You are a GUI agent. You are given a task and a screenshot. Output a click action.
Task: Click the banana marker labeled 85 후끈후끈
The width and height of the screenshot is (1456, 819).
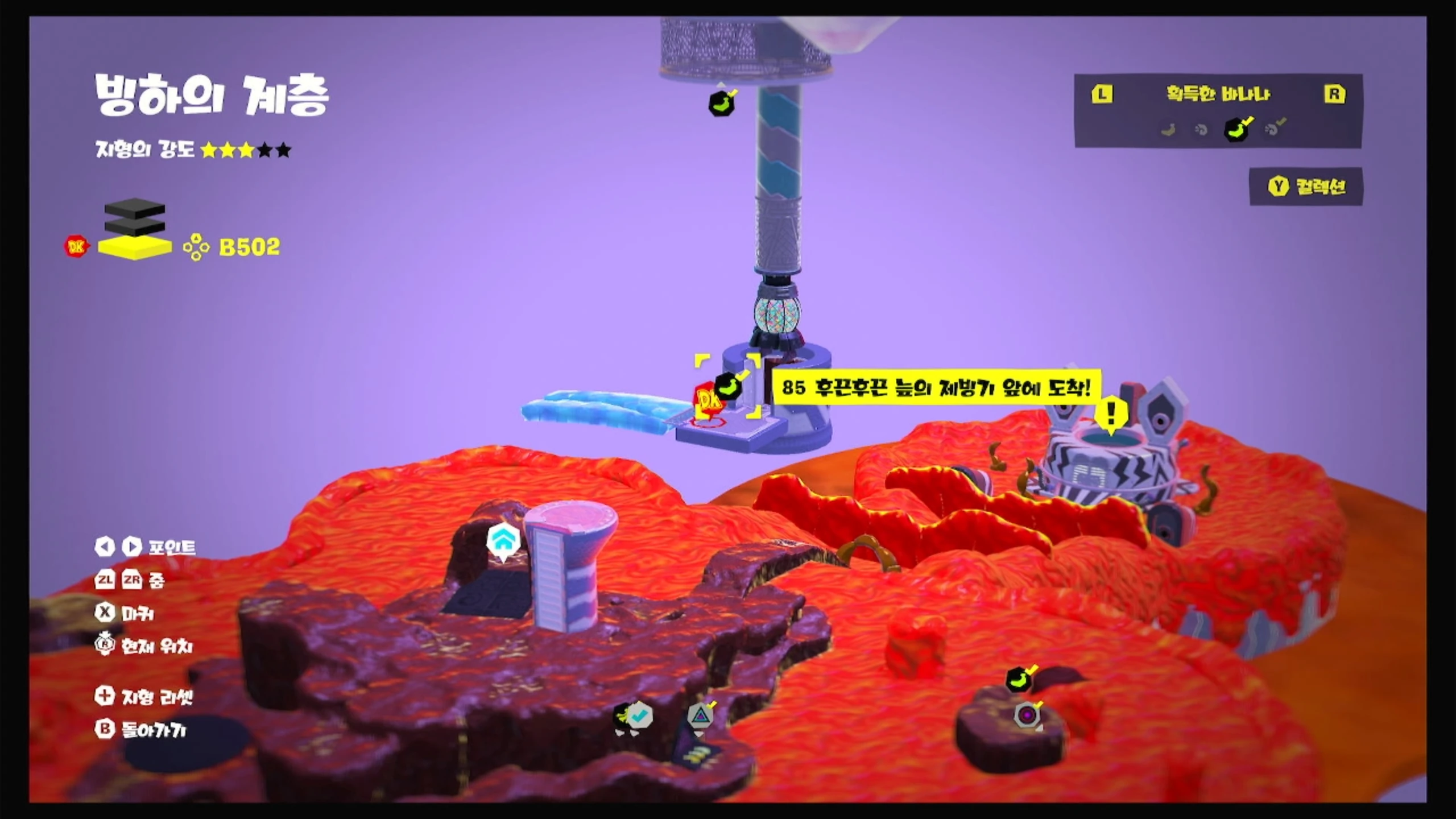pos(729,386)
